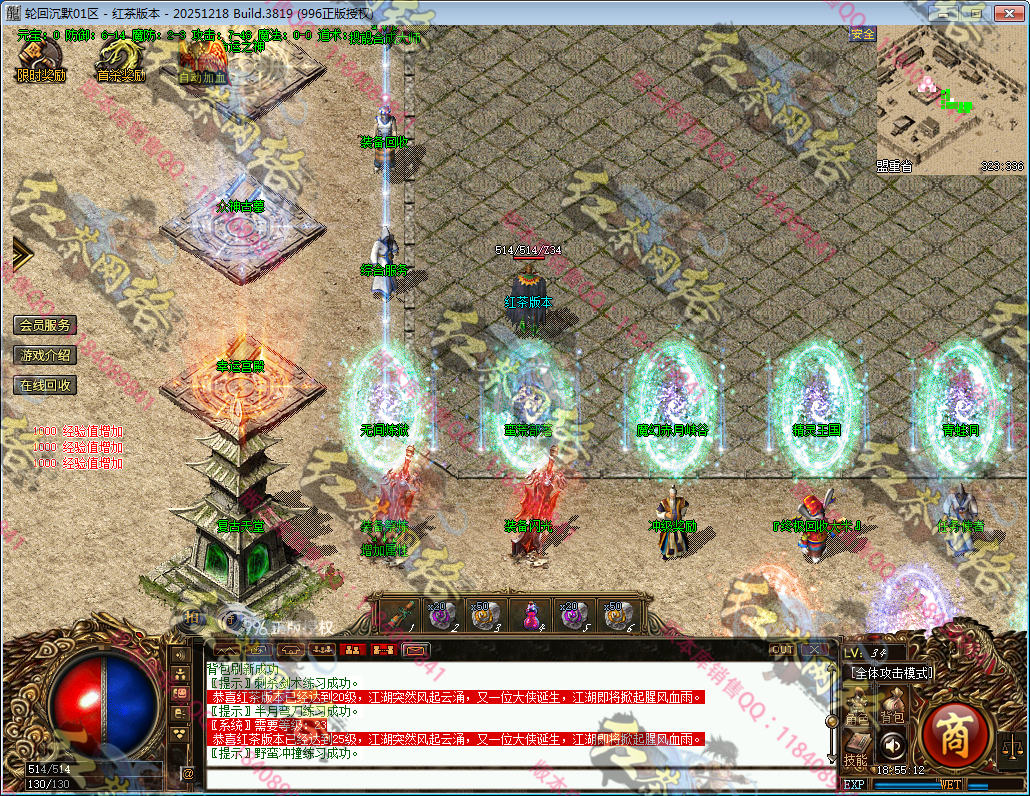Screen dimensions: 1030x796
Task: Open the 在线回收 online recycling button
Action: [45, 385]
